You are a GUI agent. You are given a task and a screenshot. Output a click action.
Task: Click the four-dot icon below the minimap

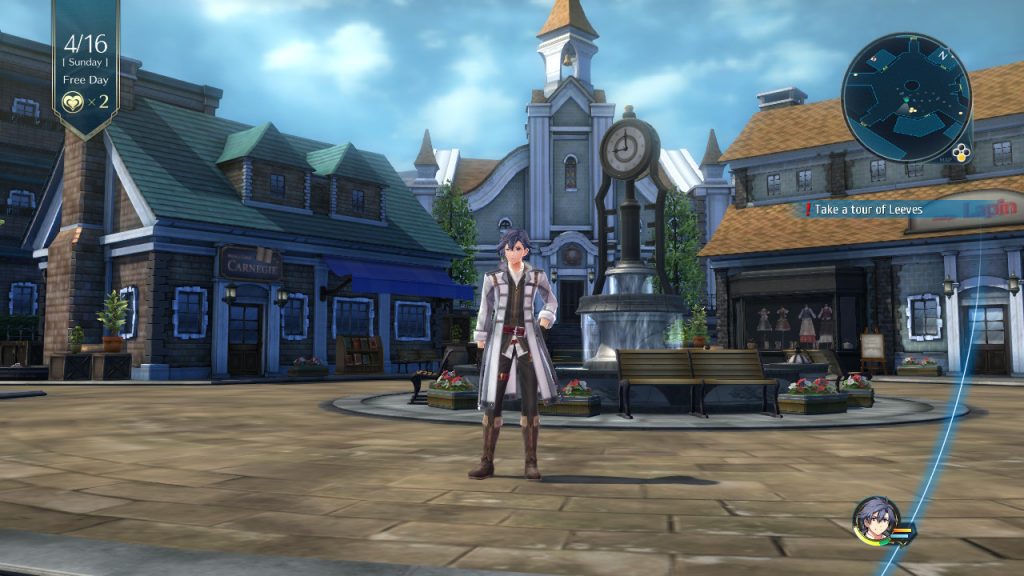[961, 153]
